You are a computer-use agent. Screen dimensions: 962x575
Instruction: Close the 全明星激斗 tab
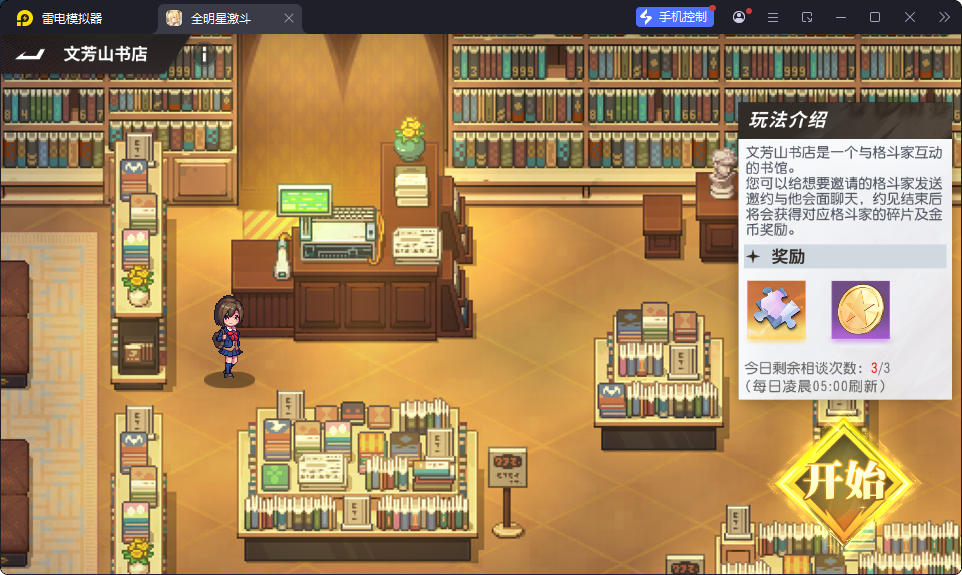point(289,18)
